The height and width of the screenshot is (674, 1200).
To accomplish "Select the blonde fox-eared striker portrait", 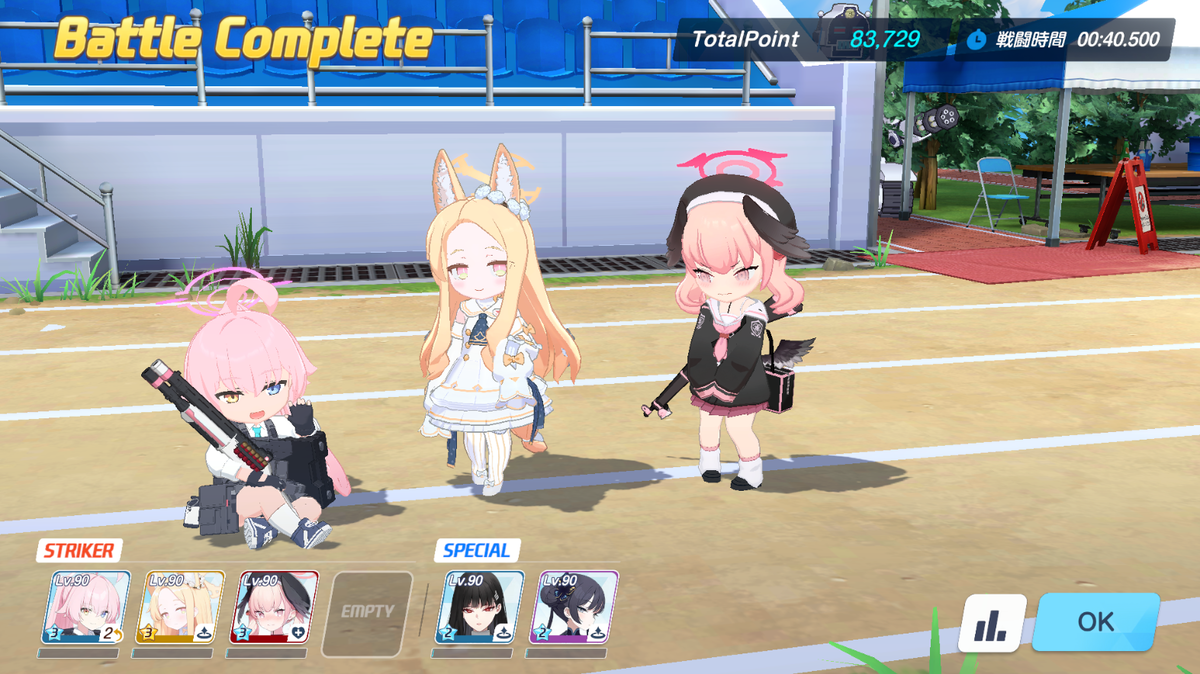I will (180, 607).
